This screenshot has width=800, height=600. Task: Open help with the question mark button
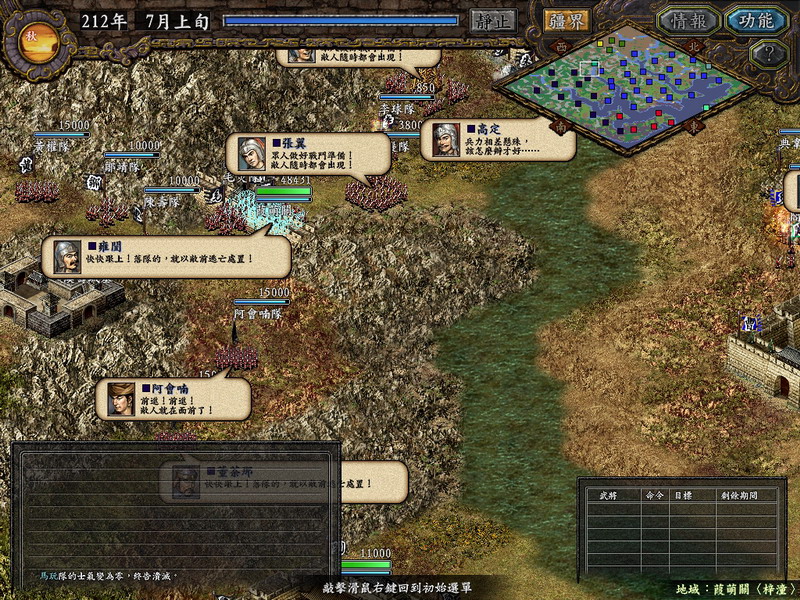(768, 54)
